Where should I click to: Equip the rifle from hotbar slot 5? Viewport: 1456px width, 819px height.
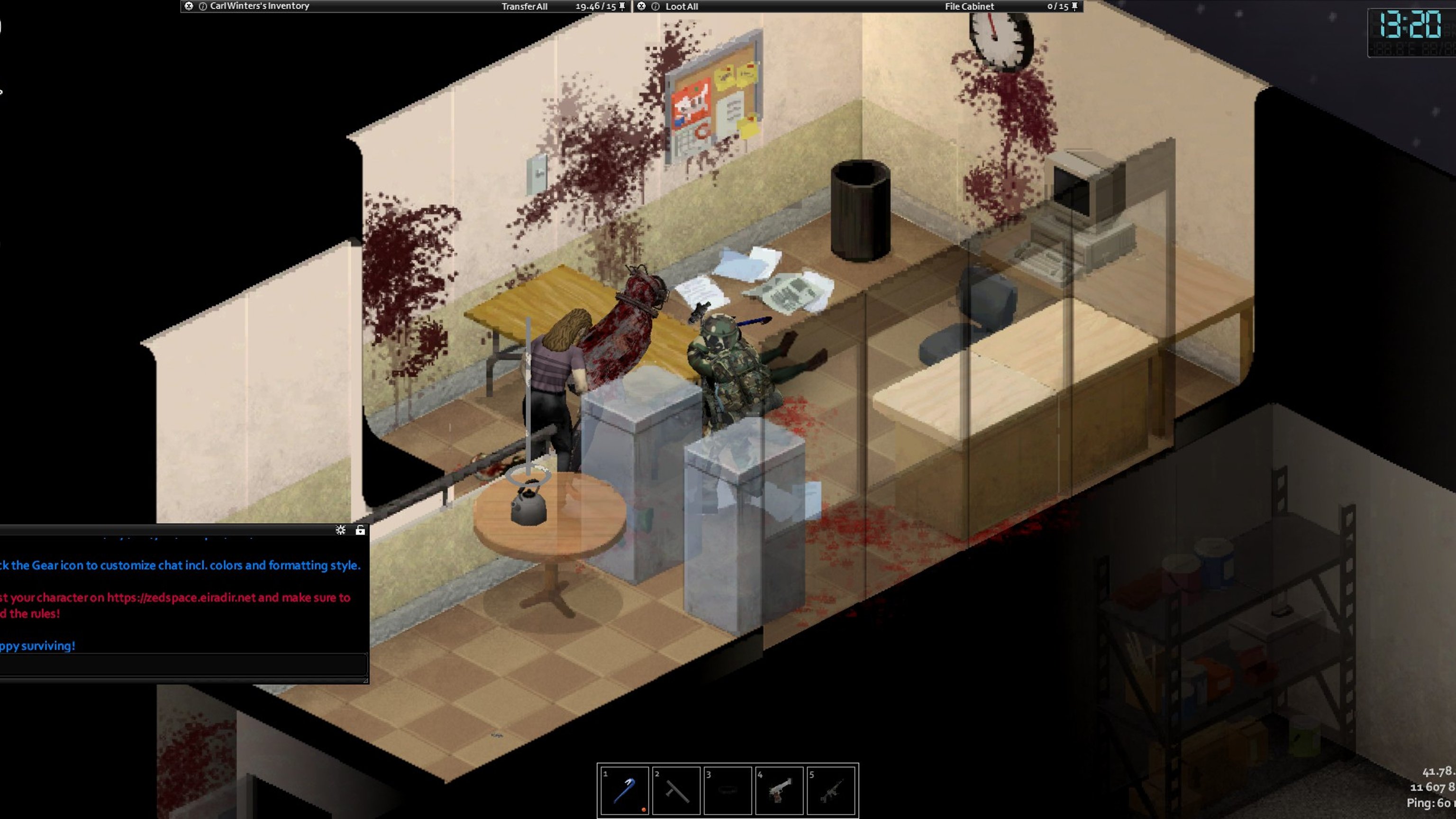831,790
